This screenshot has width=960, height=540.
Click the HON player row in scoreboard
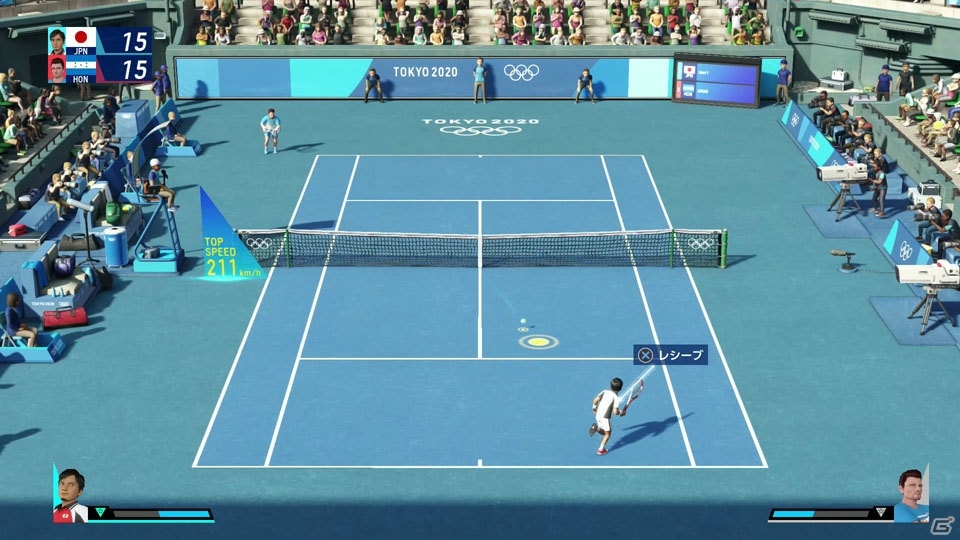pyautogui.click(x=100, y=69)
